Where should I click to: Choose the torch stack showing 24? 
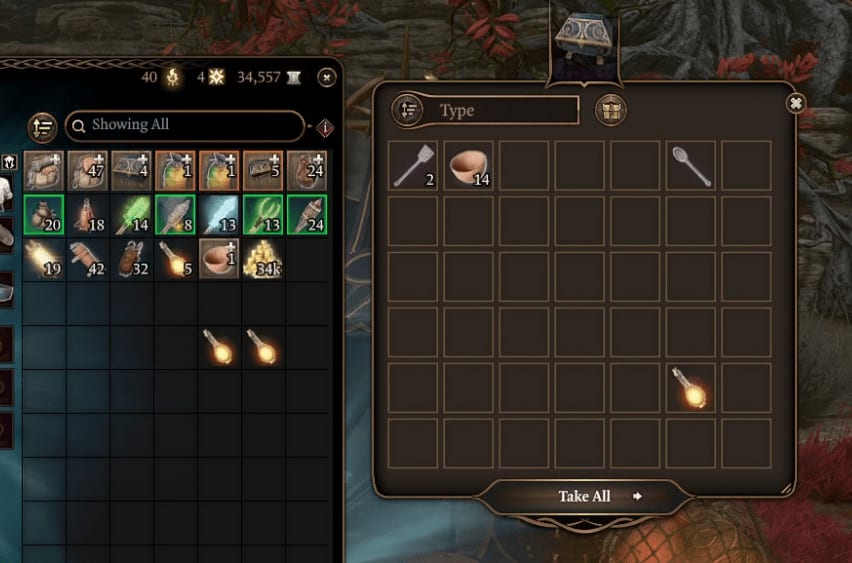pyautogui.click(x=306, y=214)
